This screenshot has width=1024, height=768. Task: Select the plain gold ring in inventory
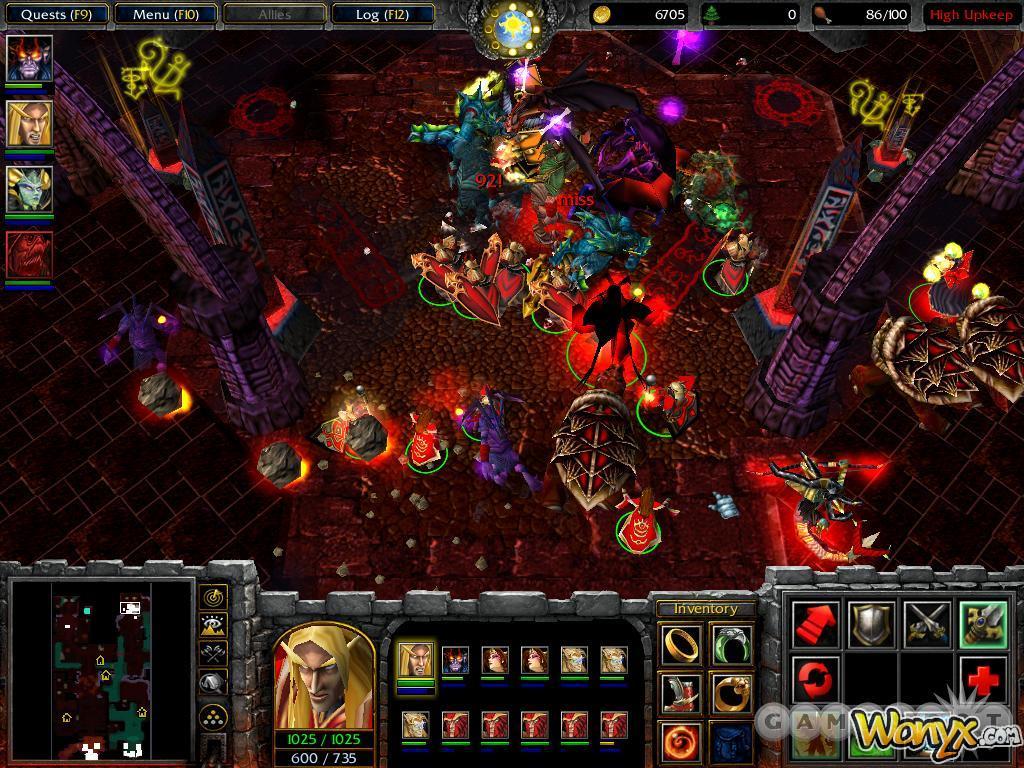tap(680, 645)
